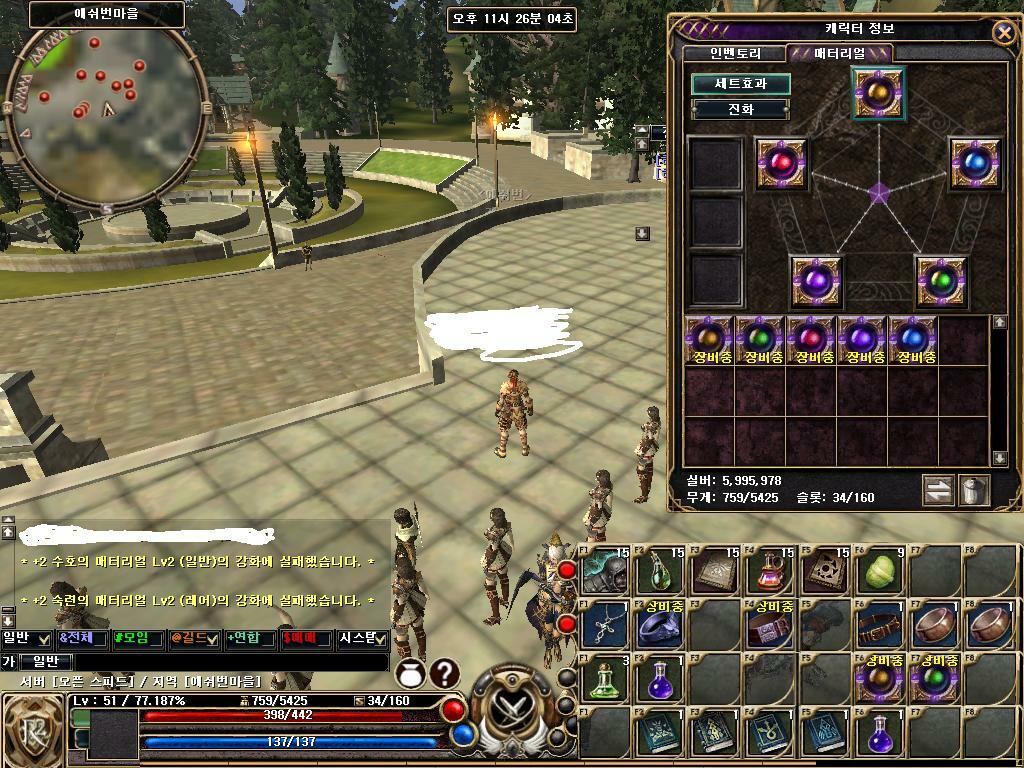The image size is (1024, 768).
Task: Toggle the 길드 guild chat filter
Action: (x=193, y=638)
